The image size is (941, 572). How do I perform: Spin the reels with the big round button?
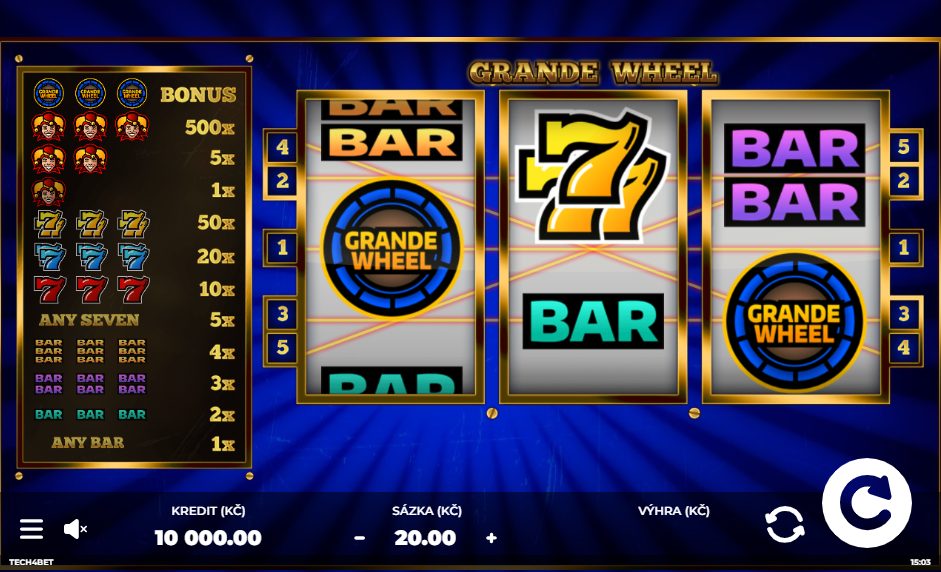866,503
